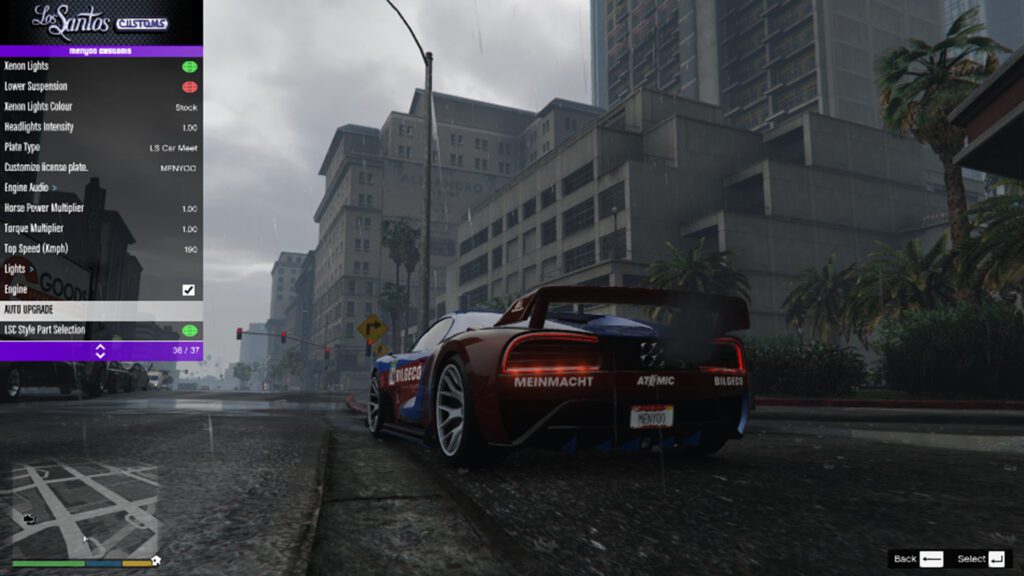Open Customize license plate
Screen dimensions: 1024x576
[x=100, y=168]
